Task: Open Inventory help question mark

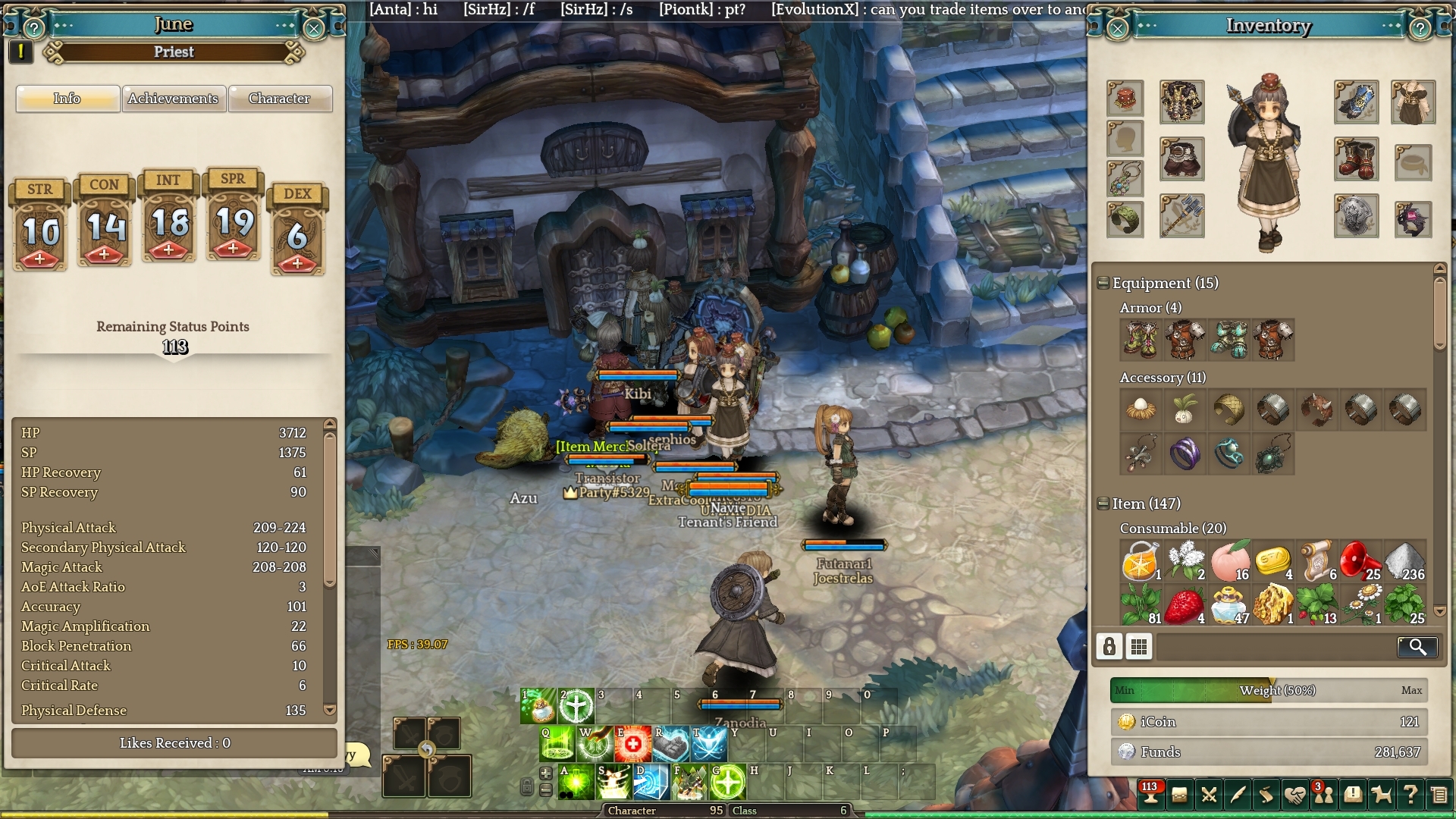Action: pyautogui.click(x=1420, y=29)
